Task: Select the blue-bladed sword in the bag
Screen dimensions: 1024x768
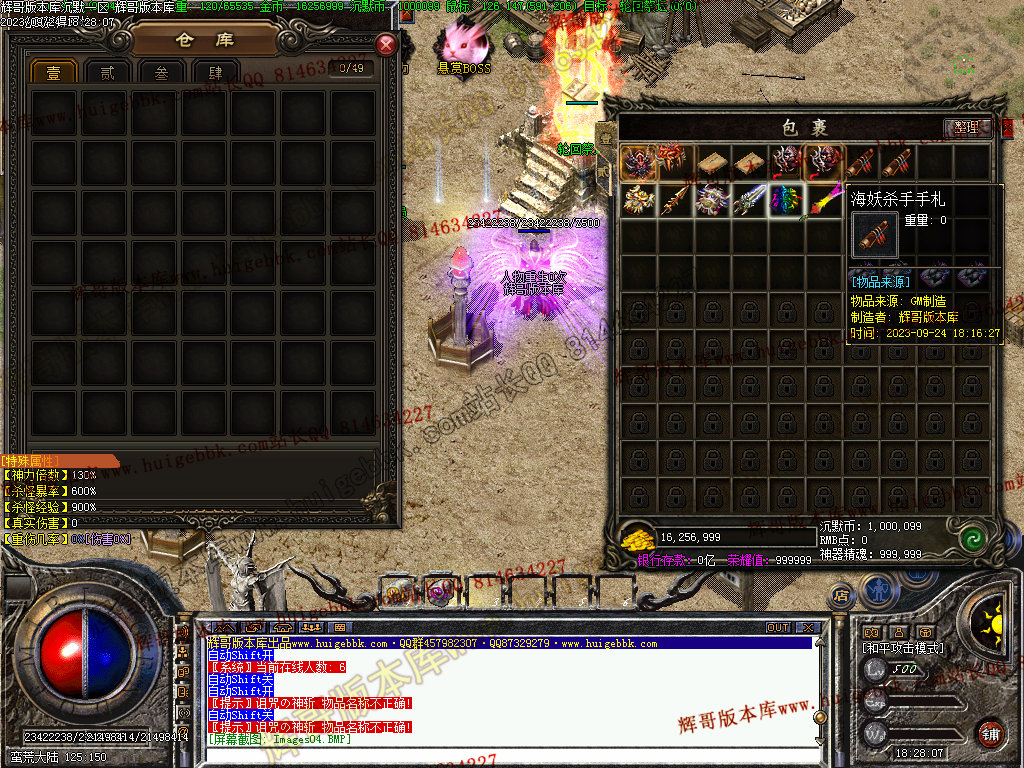Action: pos(749,200)
